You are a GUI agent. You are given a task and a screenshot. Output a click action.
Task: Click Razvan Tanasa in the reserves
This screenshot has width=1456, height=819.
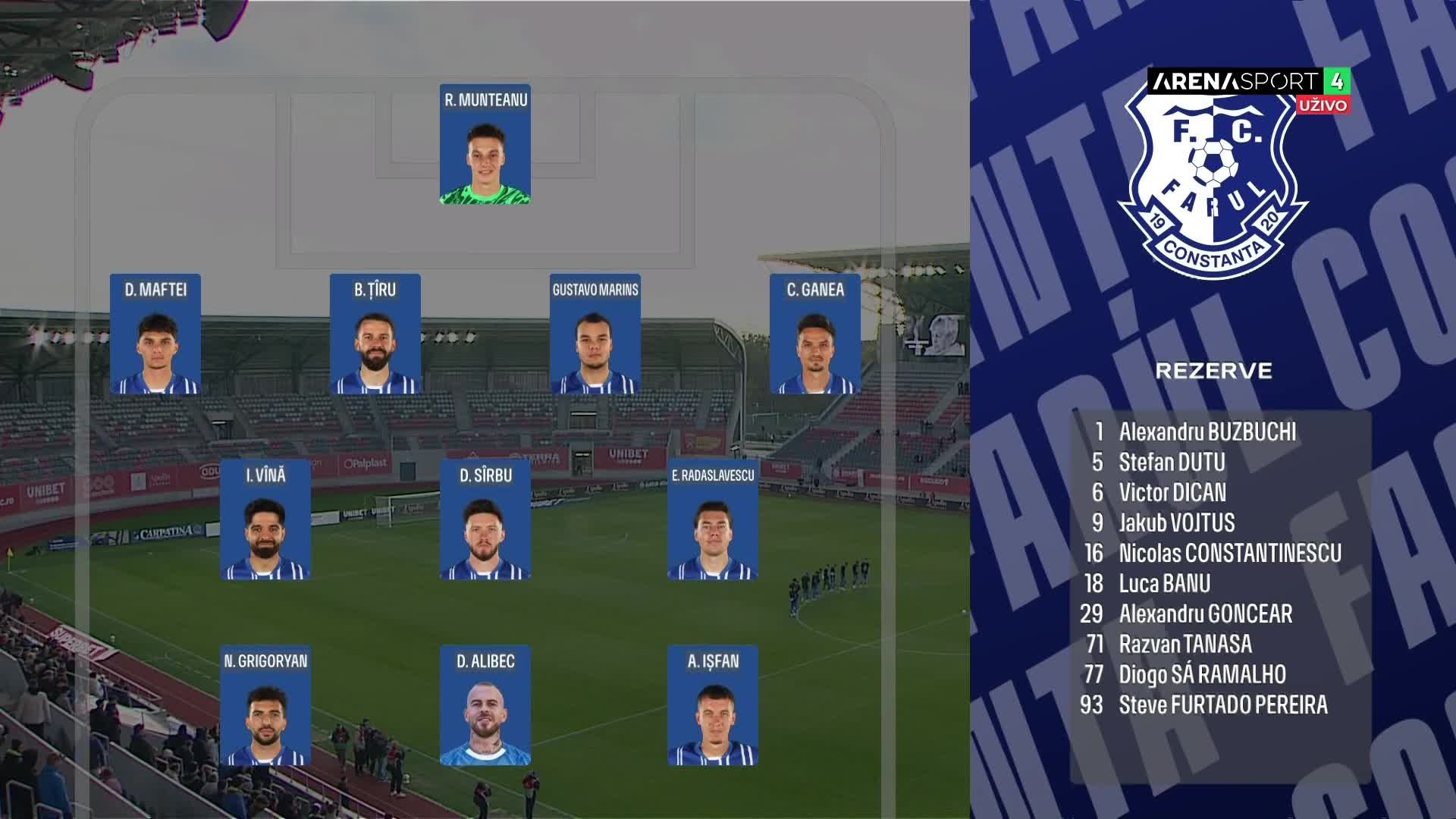pyautogui.click(x=1185, y=645)
